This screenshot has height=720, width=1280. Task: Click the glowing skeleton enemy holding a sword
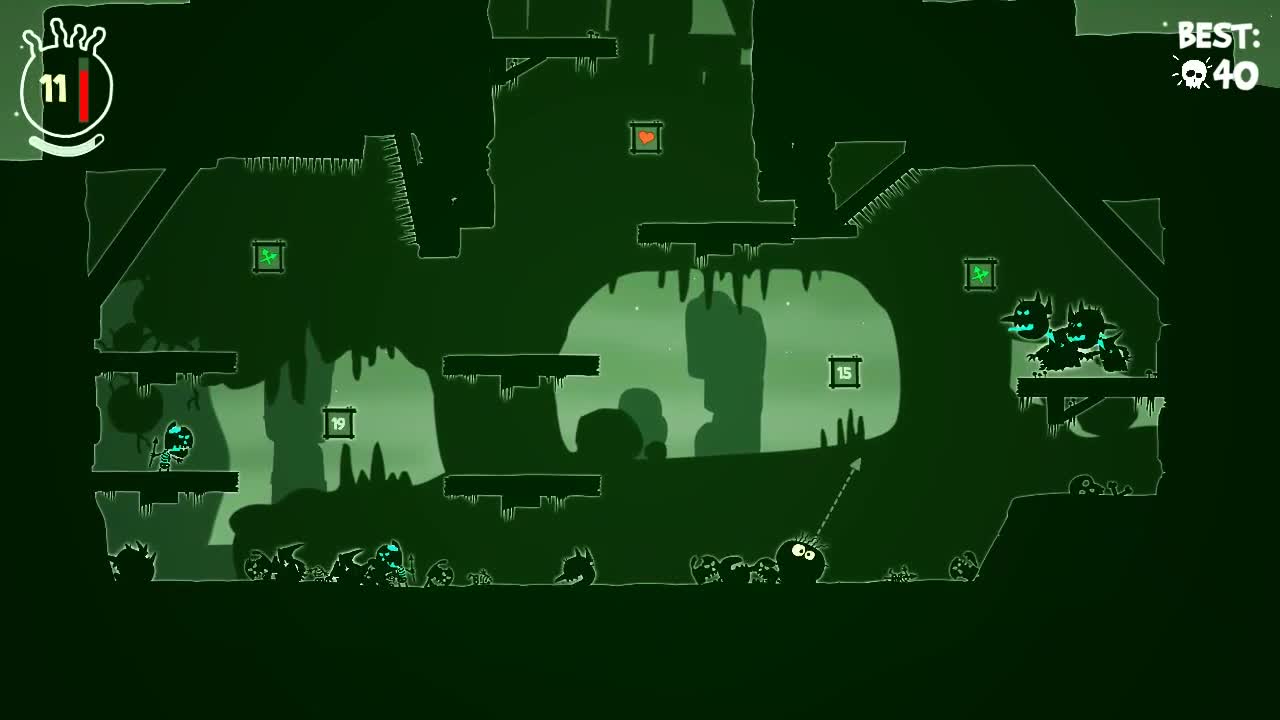coord(178,440)
